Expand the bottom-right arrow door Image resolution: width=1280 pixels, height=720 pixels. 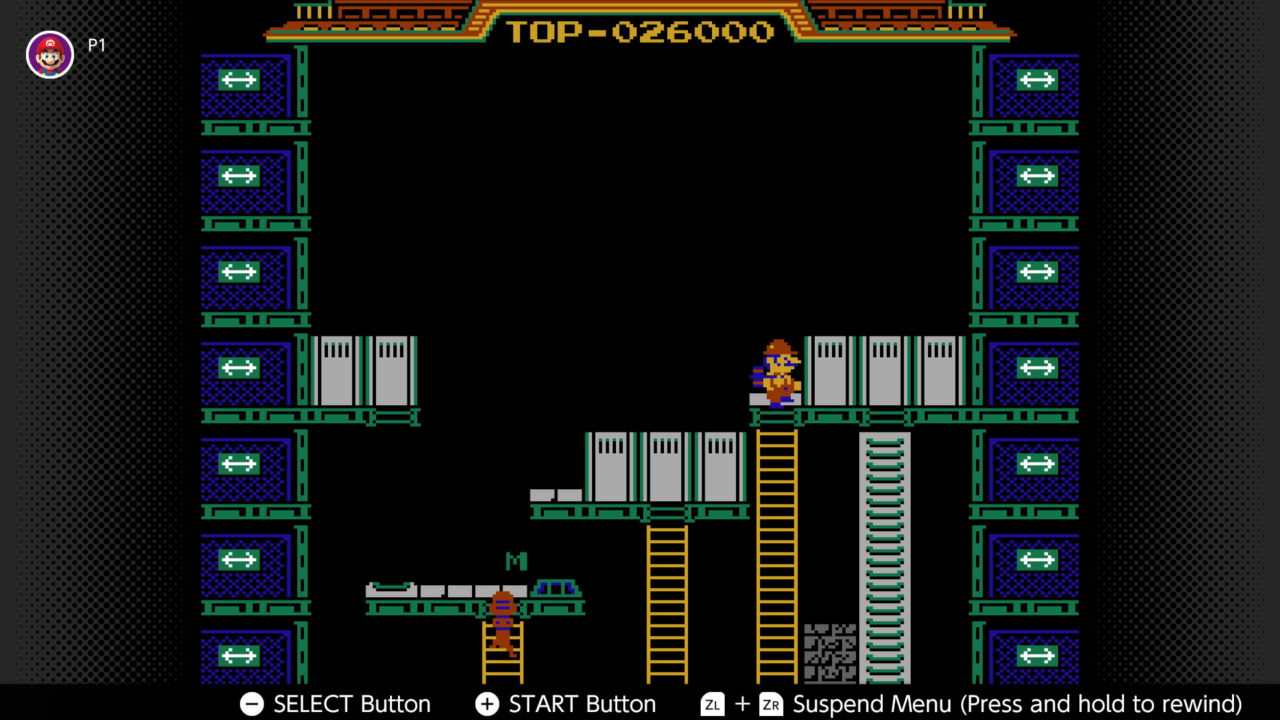pyautogui.click(x=1037, y=657)
